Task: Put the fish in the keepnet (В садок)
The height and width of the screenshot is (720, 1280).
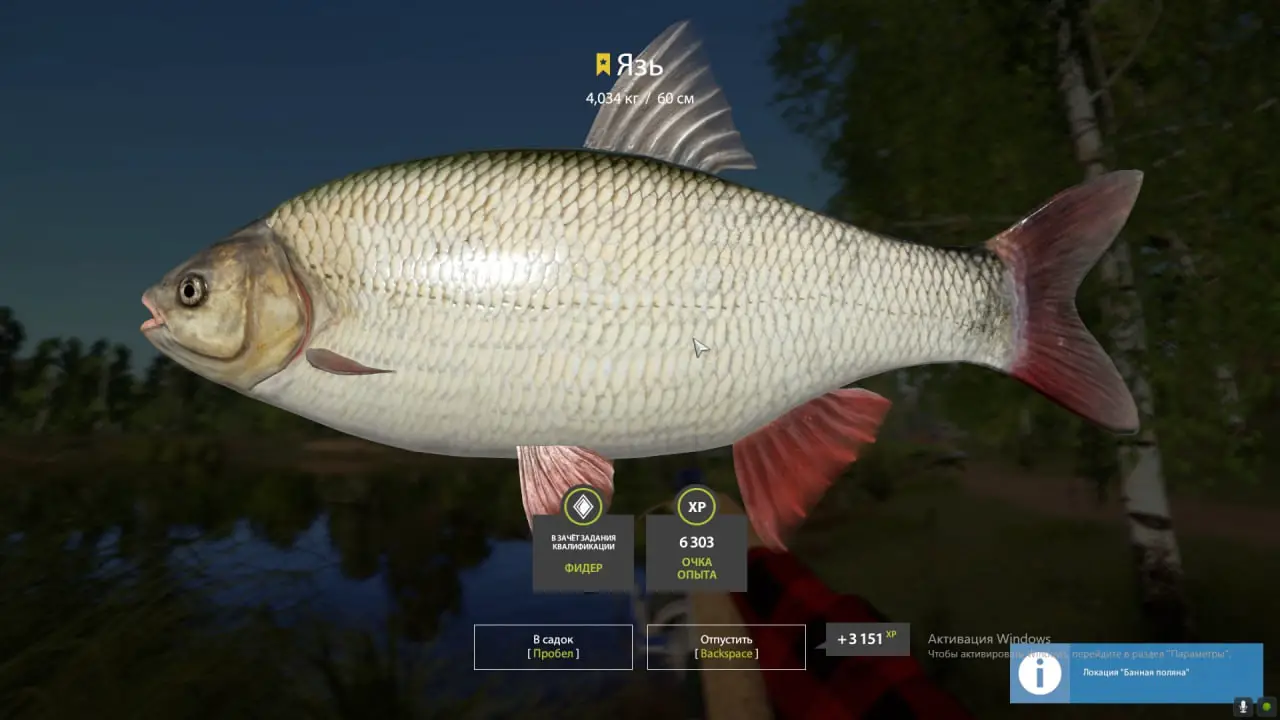Action: pos(553,647)
